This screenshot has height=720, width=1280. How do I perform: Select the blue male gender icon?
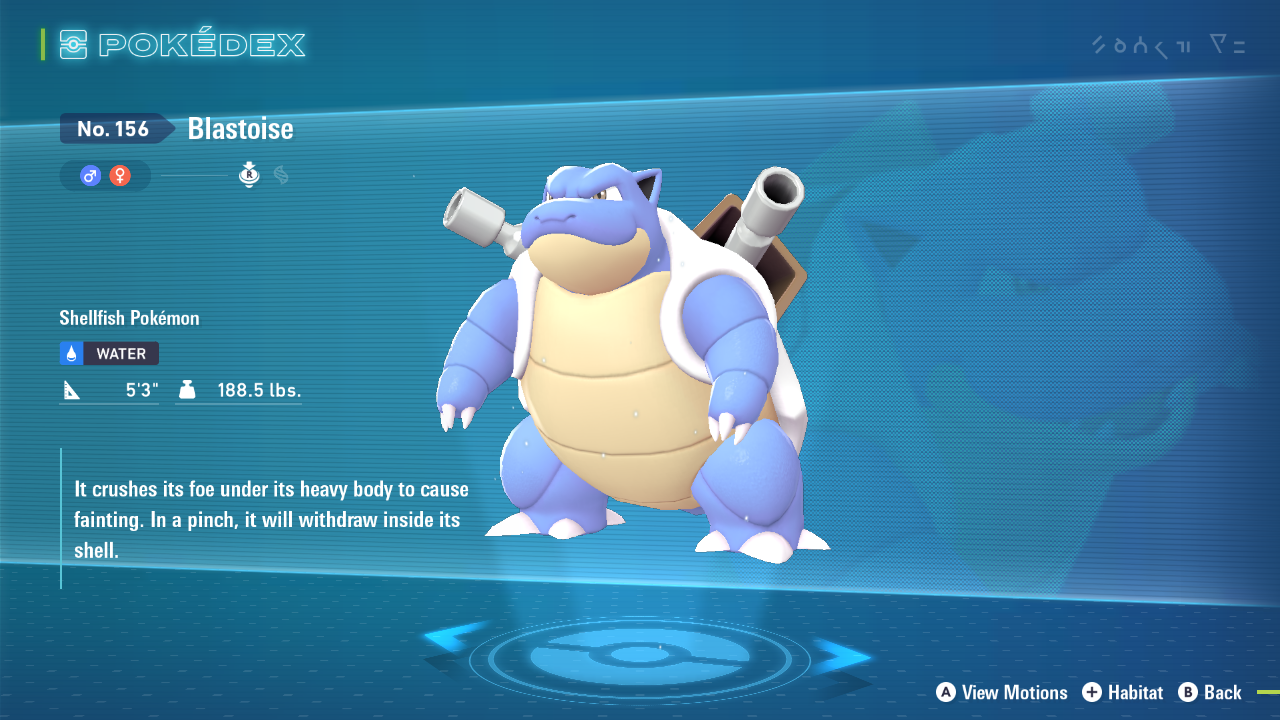tap(91, 176)
